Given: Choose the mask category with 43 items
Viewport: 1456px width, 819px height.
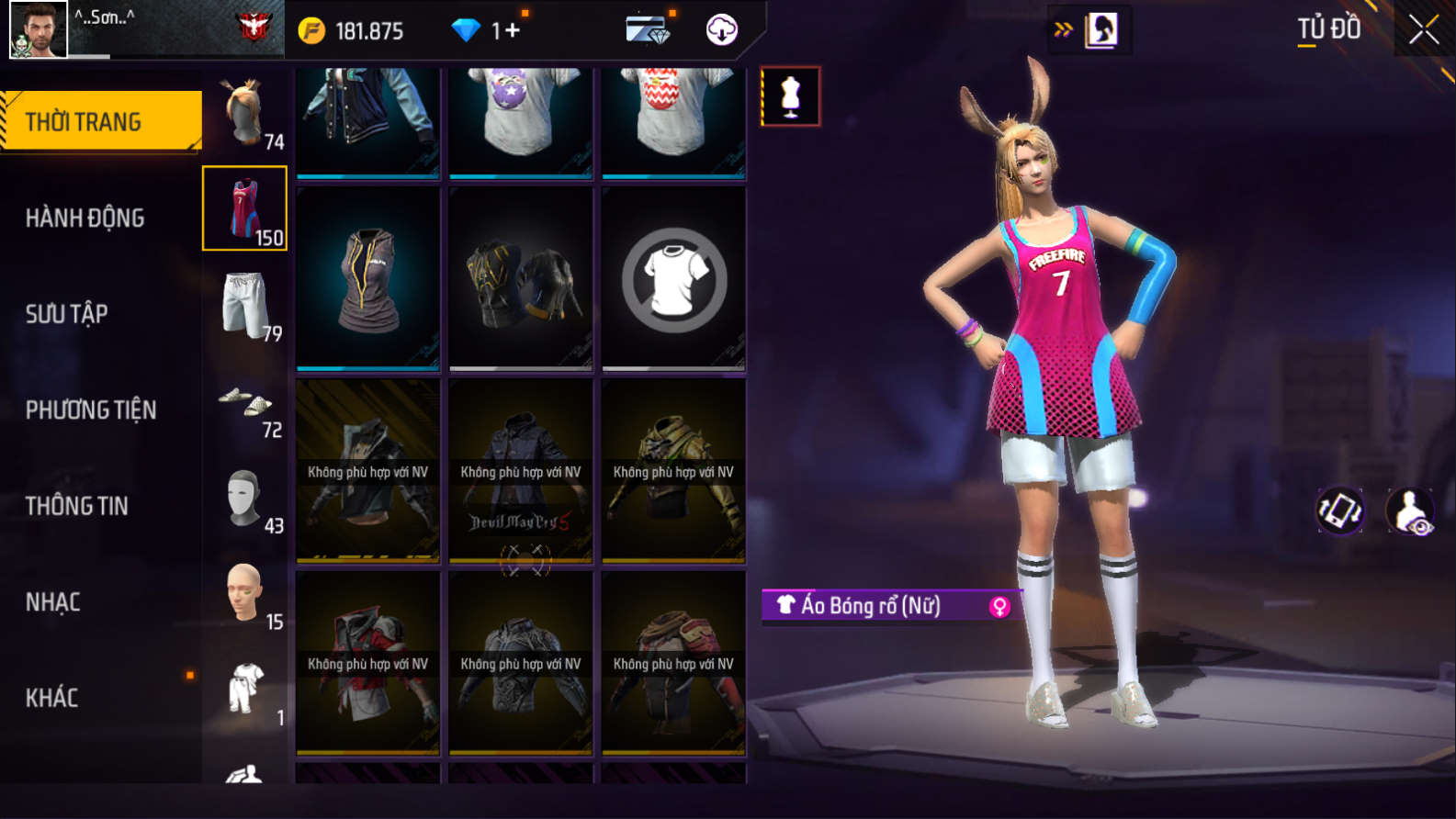Looking at the screenshot, I should tap(245, 500).
